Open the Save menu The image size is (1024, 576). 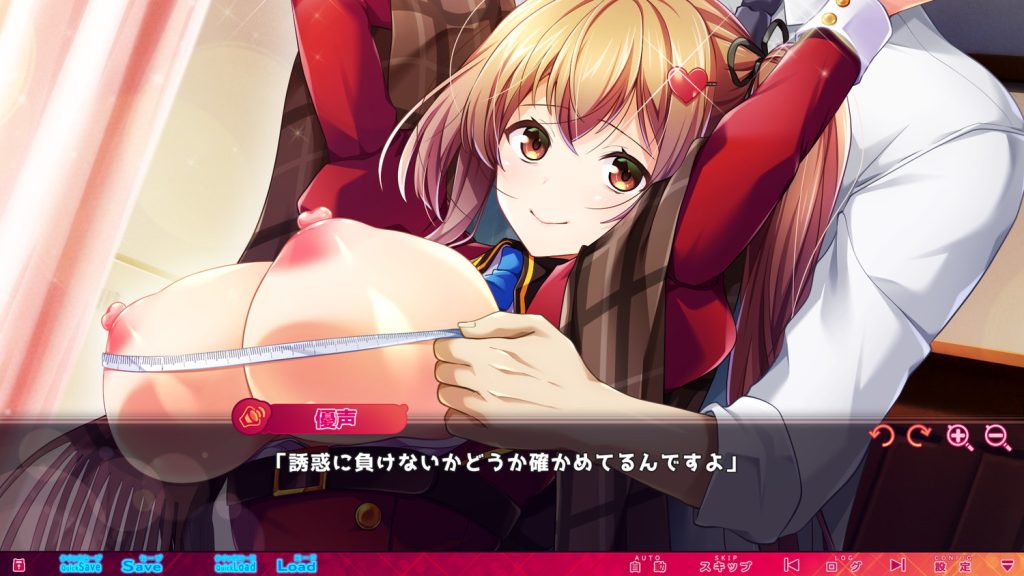[x=142, y=564]
